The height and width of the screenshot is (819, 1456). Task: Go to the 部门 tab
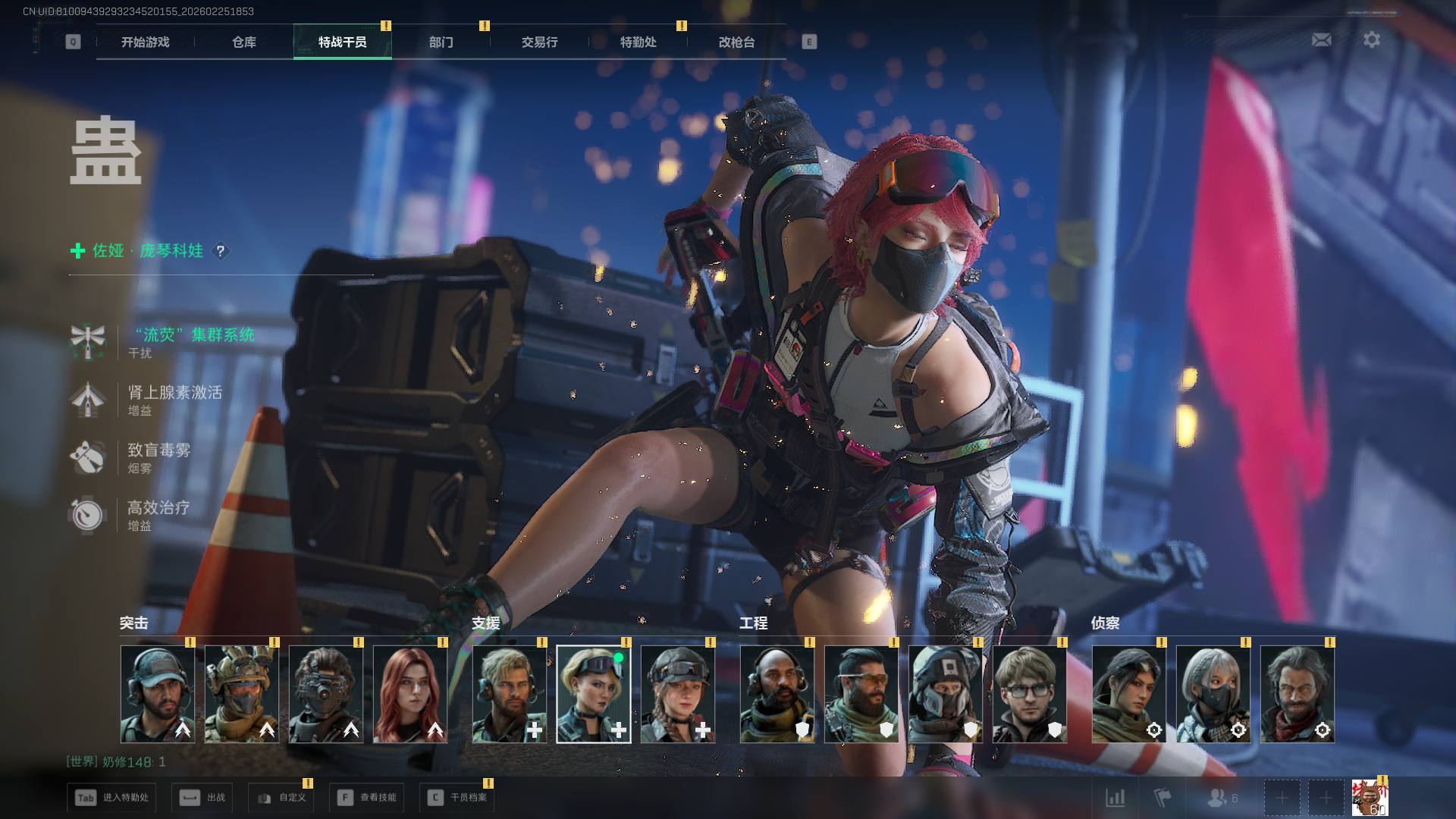tap(441, 42)
